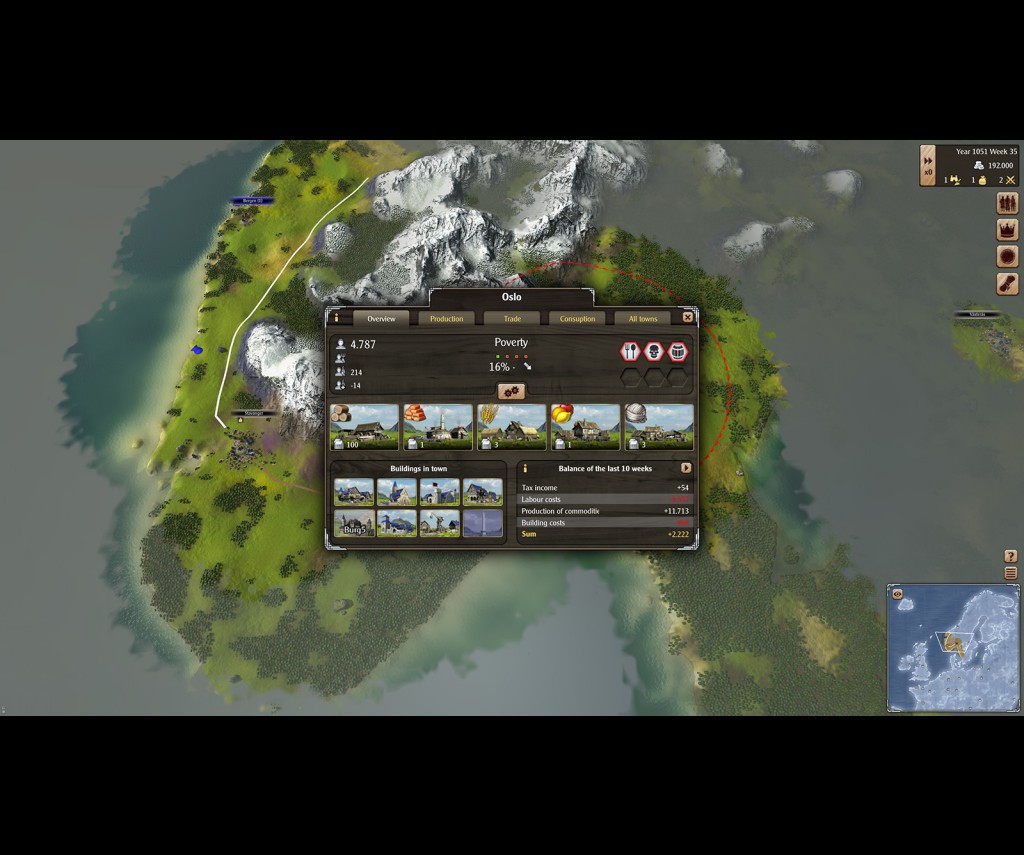
Task: Pick the Burg5 castle building thumbnail
Action: click(x=354, y=524)
